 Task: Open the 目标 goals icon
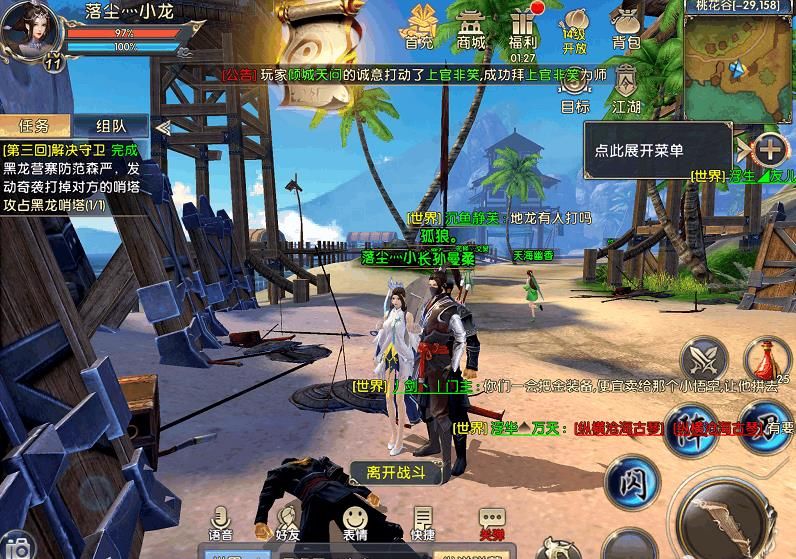[x=575, y=88]
